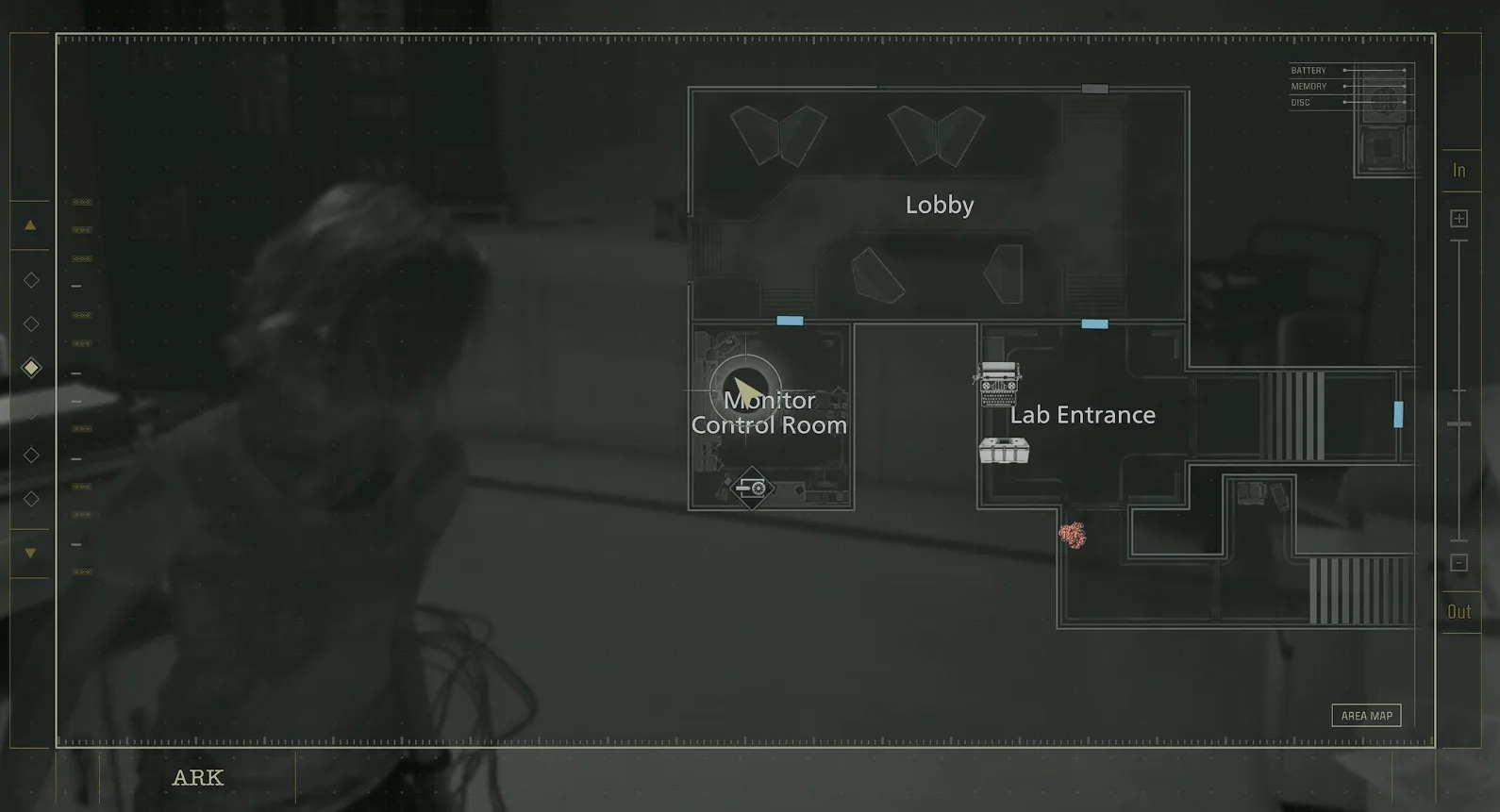
Task: Select the bottom floor diamond on the left
Action: point(30,499)
